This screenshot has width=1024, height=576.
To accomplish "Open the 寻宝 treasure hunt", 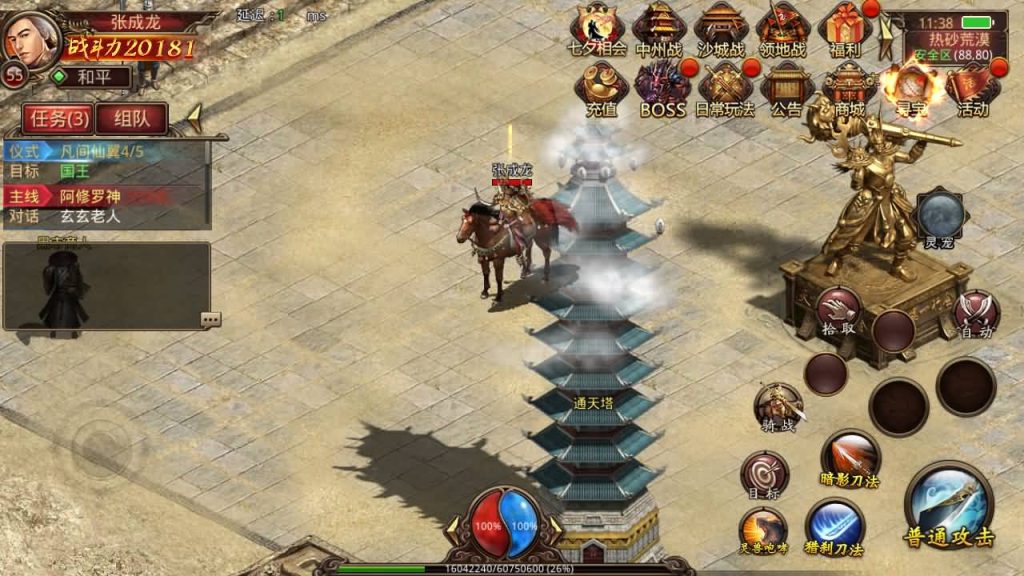I will (x=911, y=89).
